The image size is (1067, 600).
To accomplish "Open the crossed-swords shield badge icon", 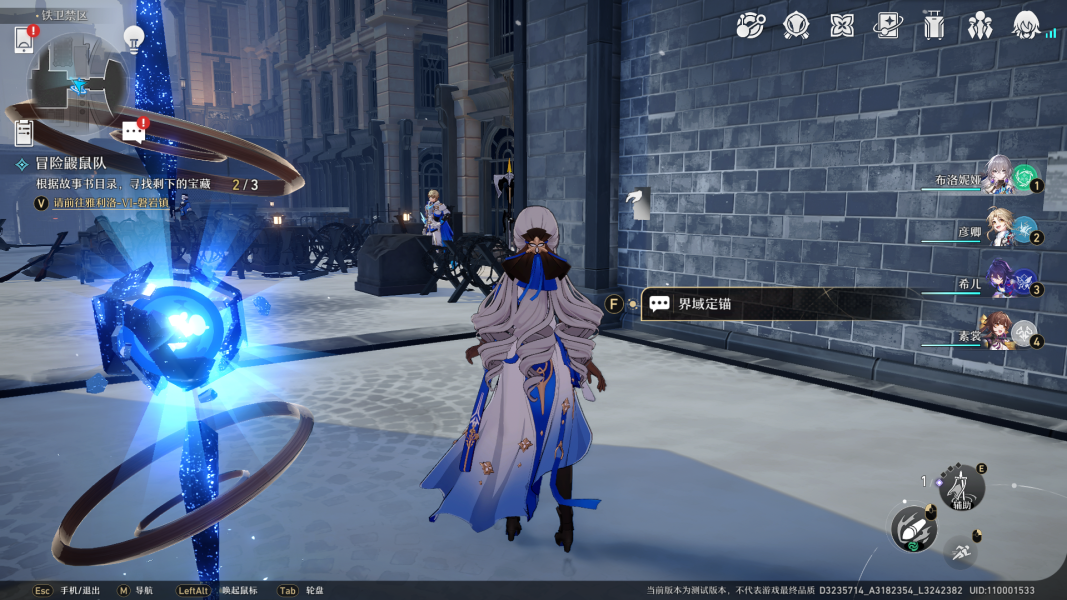I will coord(796,25).
